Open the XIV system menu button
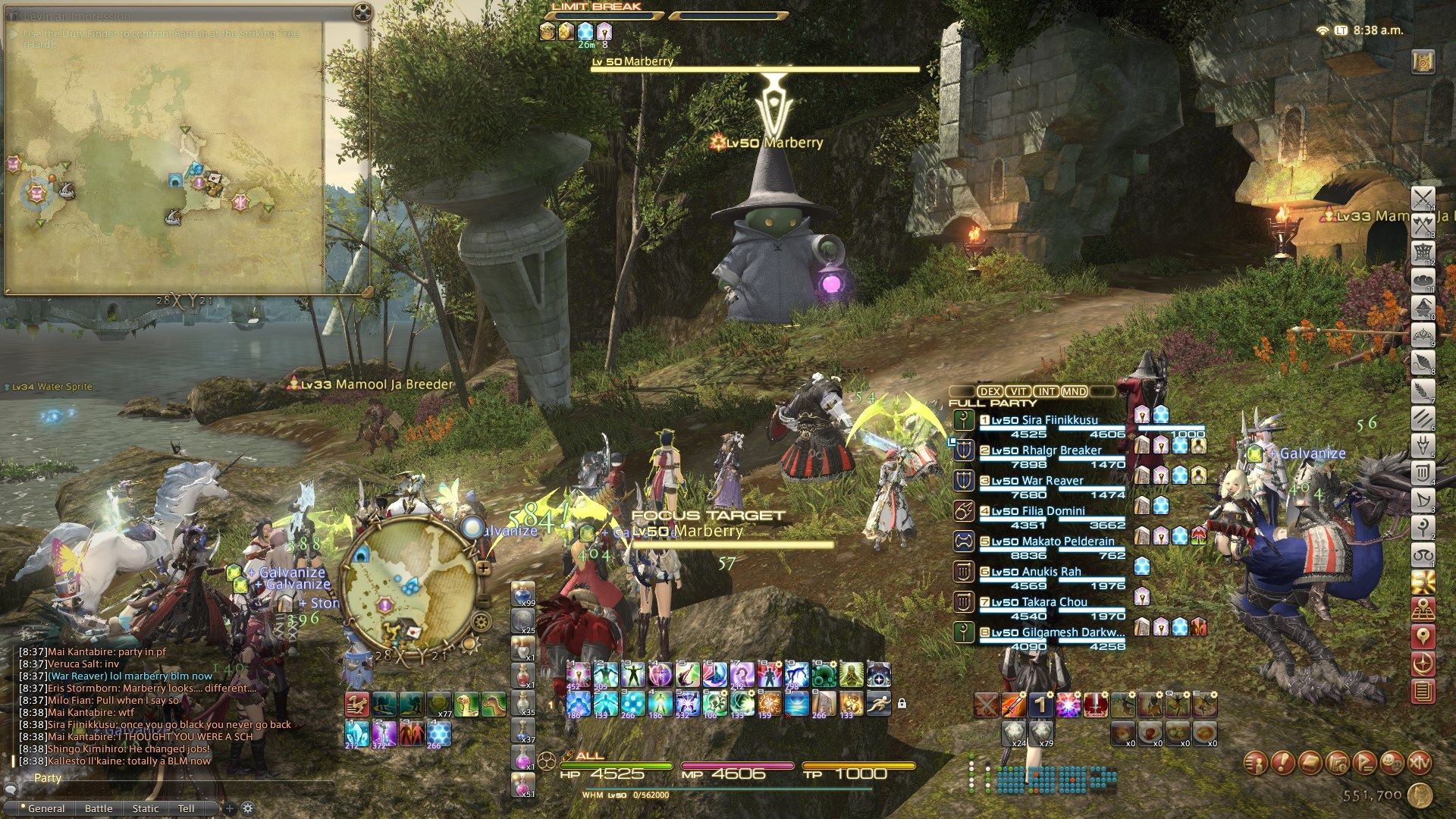This screenshot has height=819, width=1456. coord(1420,763)
